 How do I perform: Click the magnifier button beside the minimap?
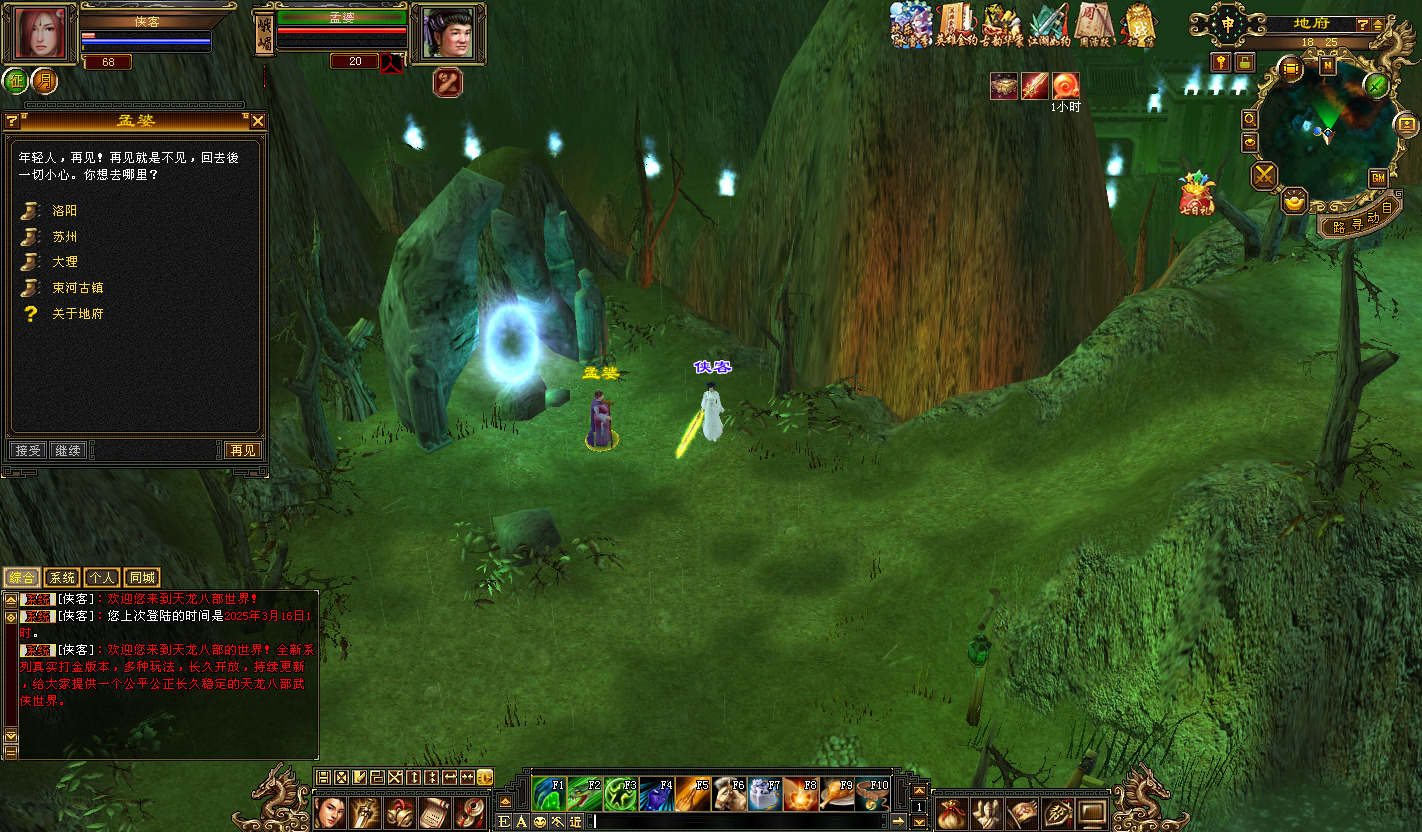coord(1250,119)
